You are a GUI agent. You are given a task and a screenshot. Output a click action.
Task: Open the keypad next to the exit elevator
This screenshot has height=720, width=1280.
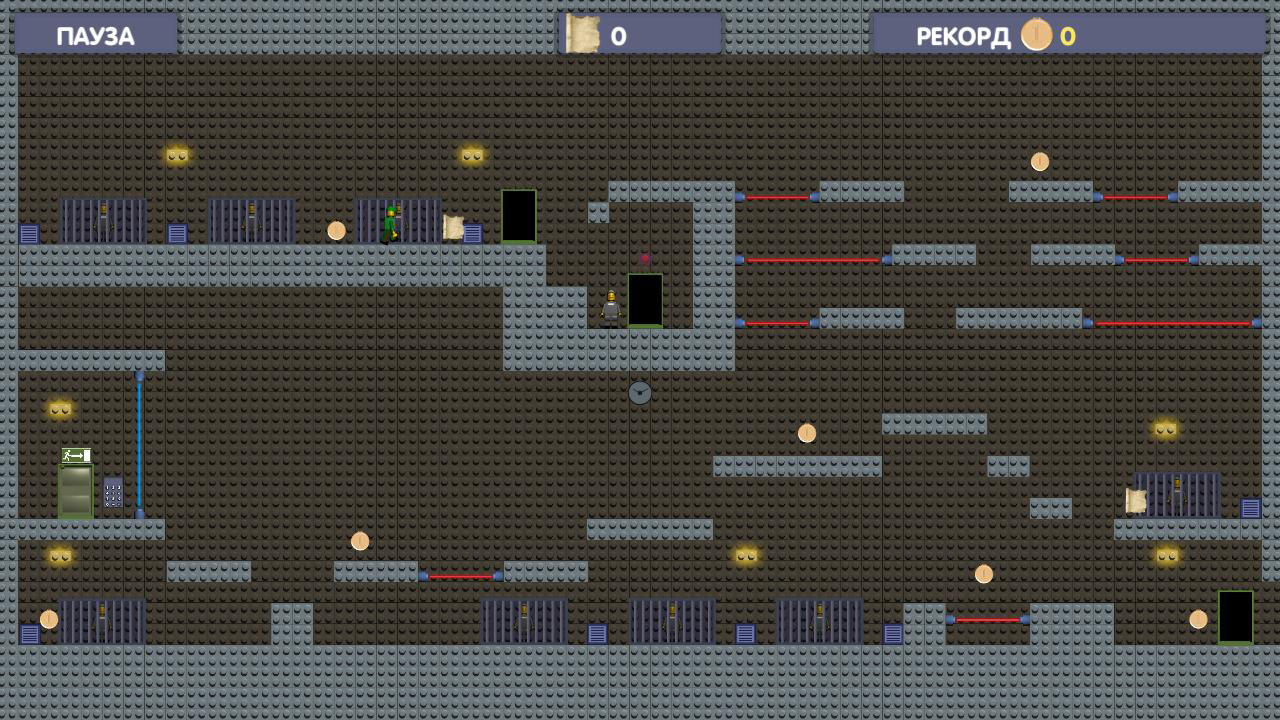coord(112,492)
